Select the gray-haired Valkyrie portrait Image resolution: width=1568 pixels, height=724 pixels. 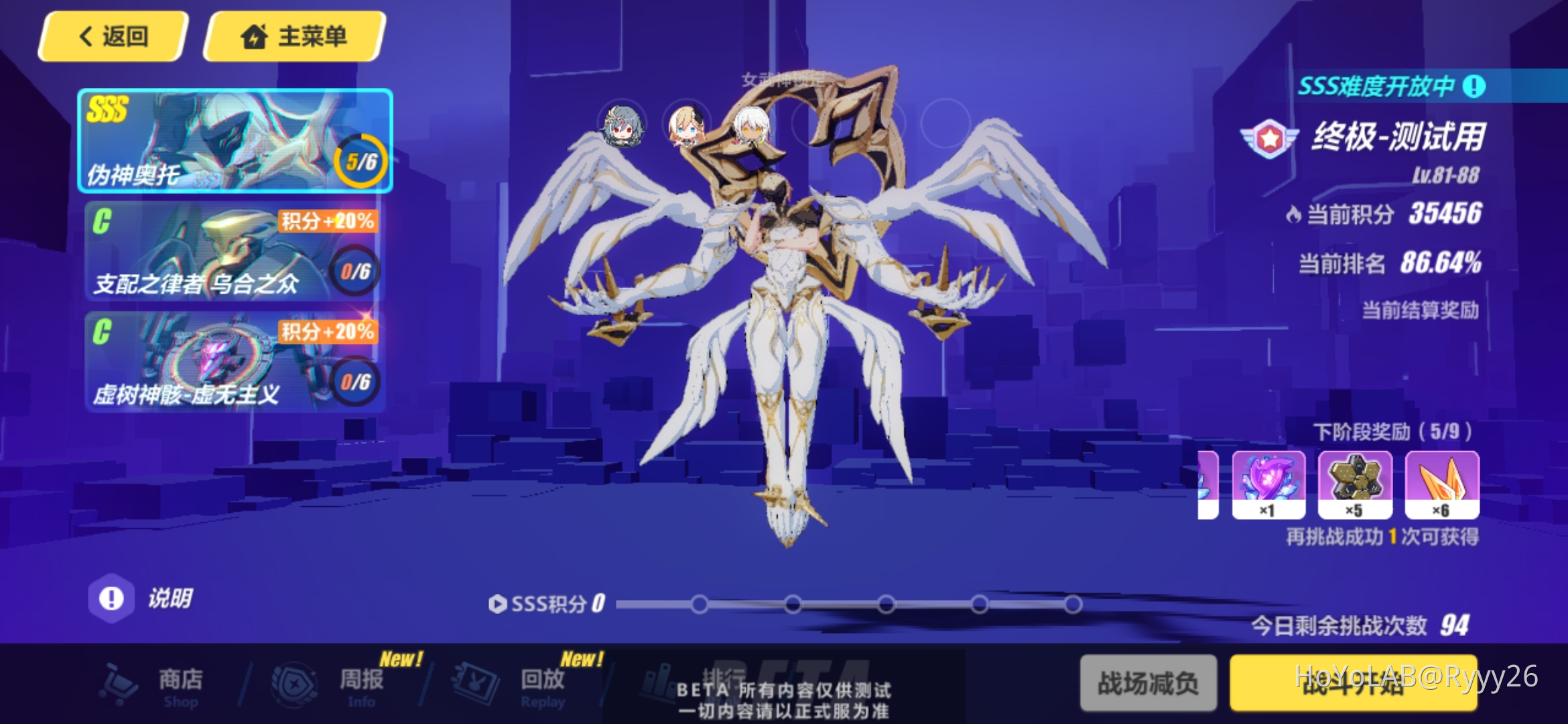[x=623, y=127]
